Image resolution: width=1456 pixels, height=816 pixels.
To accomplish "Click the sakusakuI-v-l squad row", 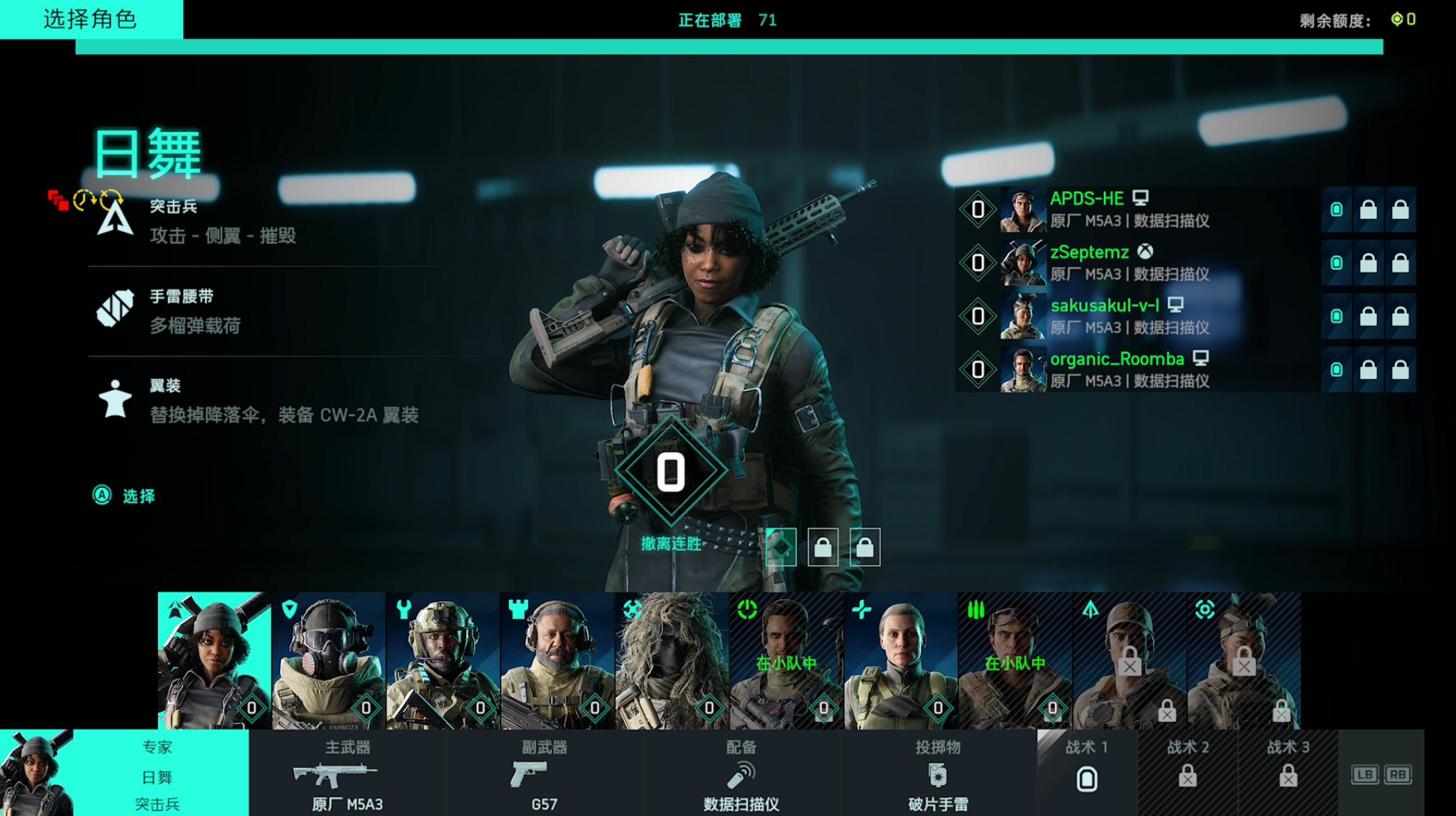I will point(1135,316).
